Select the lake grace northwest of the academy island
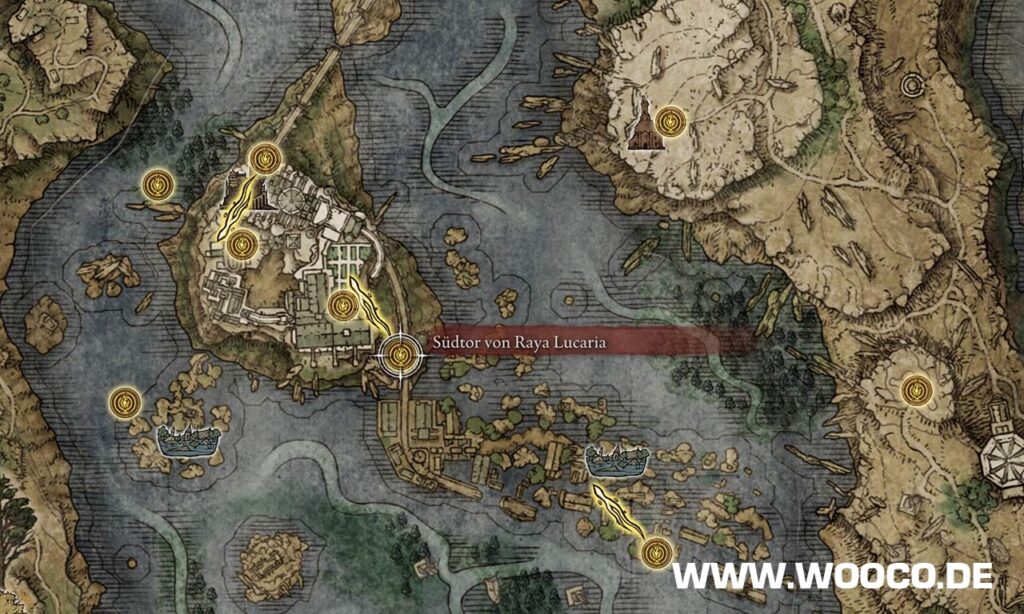This screenshot has width=1024, height=614. (x=157, y=184)
